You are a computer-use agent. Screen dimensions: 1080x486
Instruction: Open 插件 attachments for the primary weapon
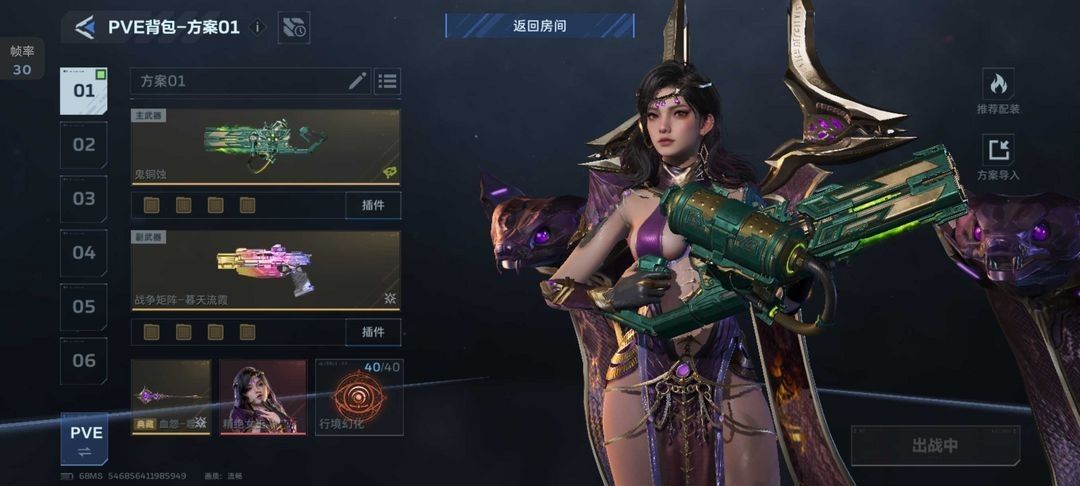[x=373, y=205]
